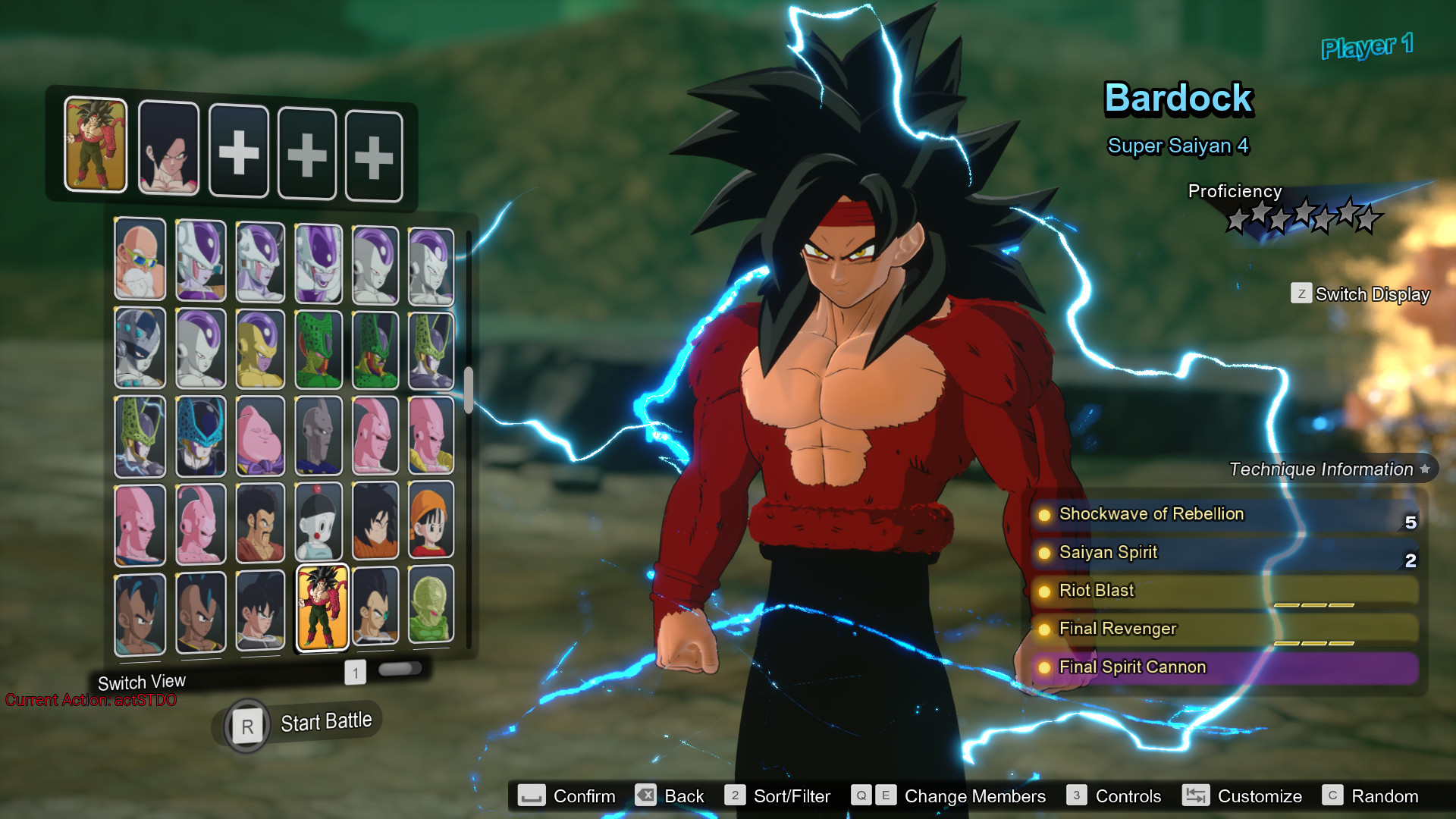Select the first team slot with Bardock
Screen dimensions: 1456x819
coord(96,144)
